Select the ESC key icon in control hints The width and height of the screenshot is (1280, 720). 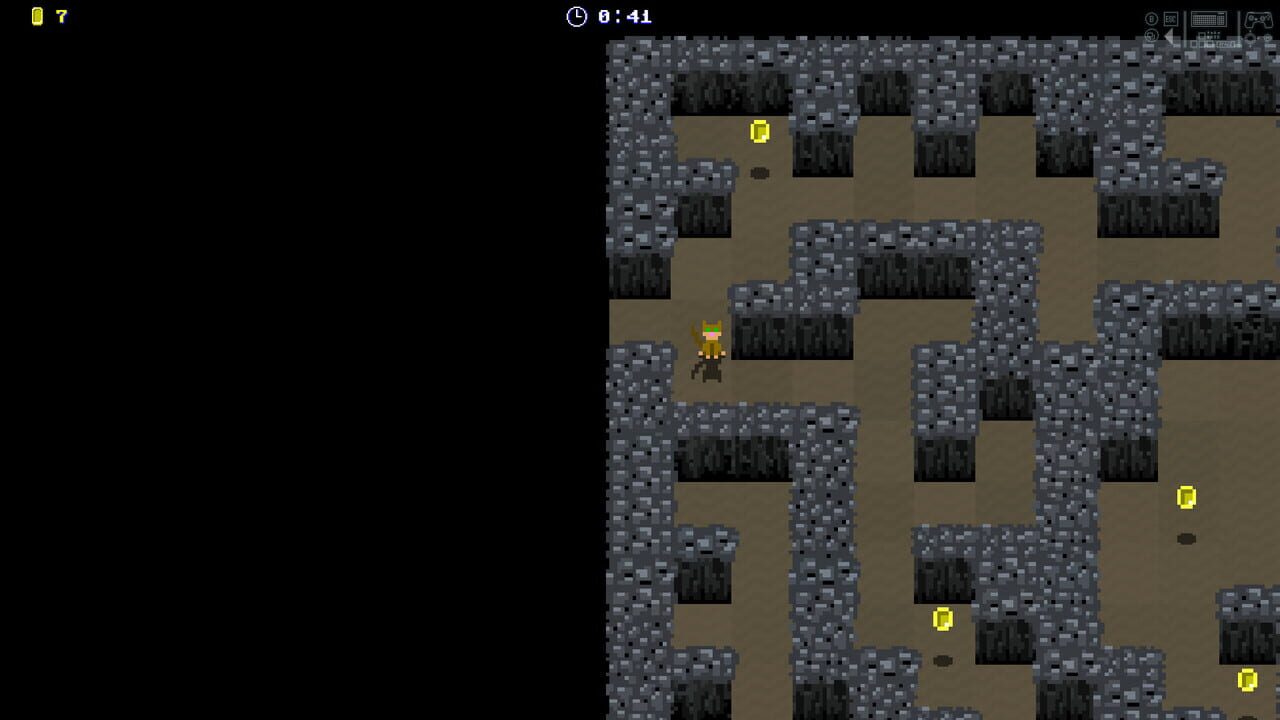click(x=1171, y=19)
